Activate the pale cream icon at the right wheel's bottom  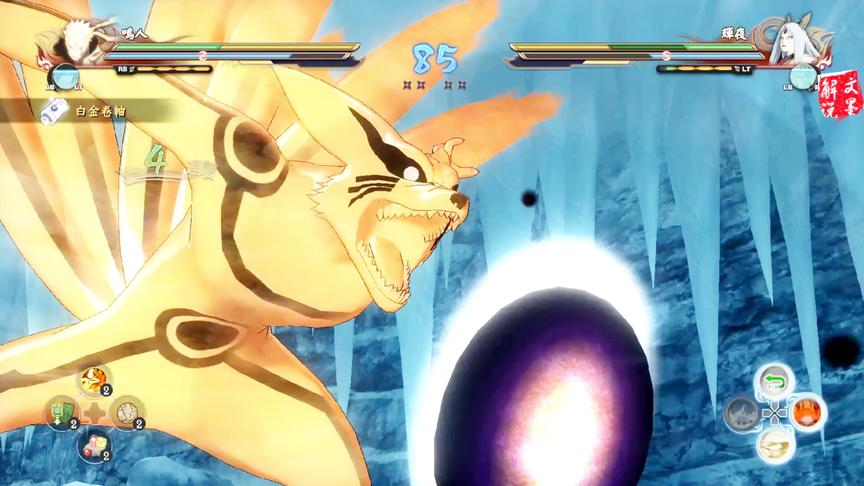773,445
